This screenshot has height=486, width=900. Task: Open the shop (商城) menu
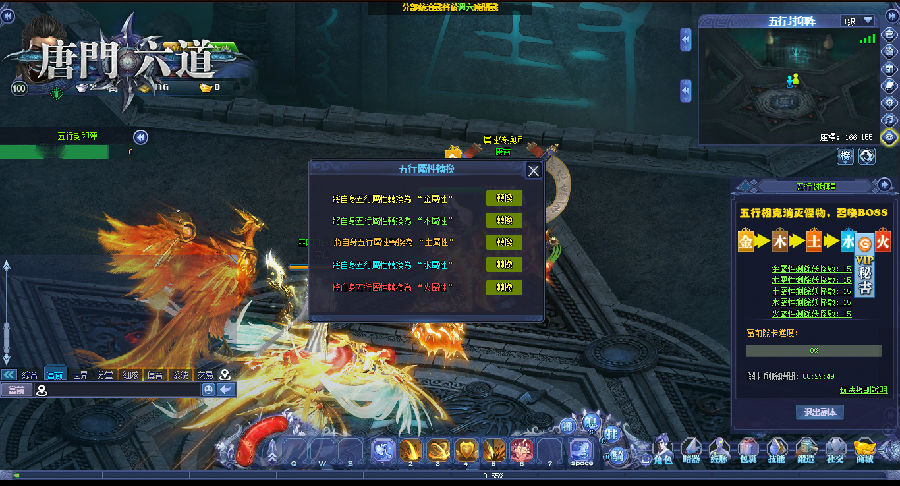(x=865, y=451)
